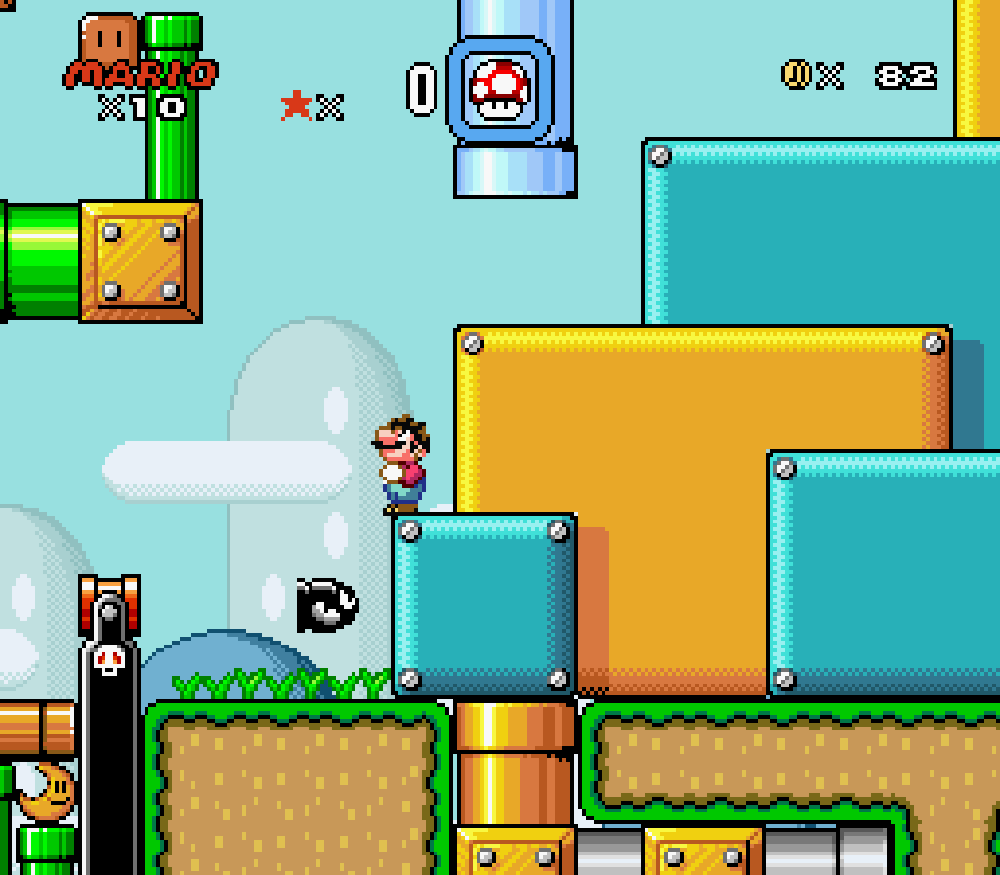The image size is (1000, 875).
Task: Select the reserve item box Super Mushroom
Action: (499, 89)
